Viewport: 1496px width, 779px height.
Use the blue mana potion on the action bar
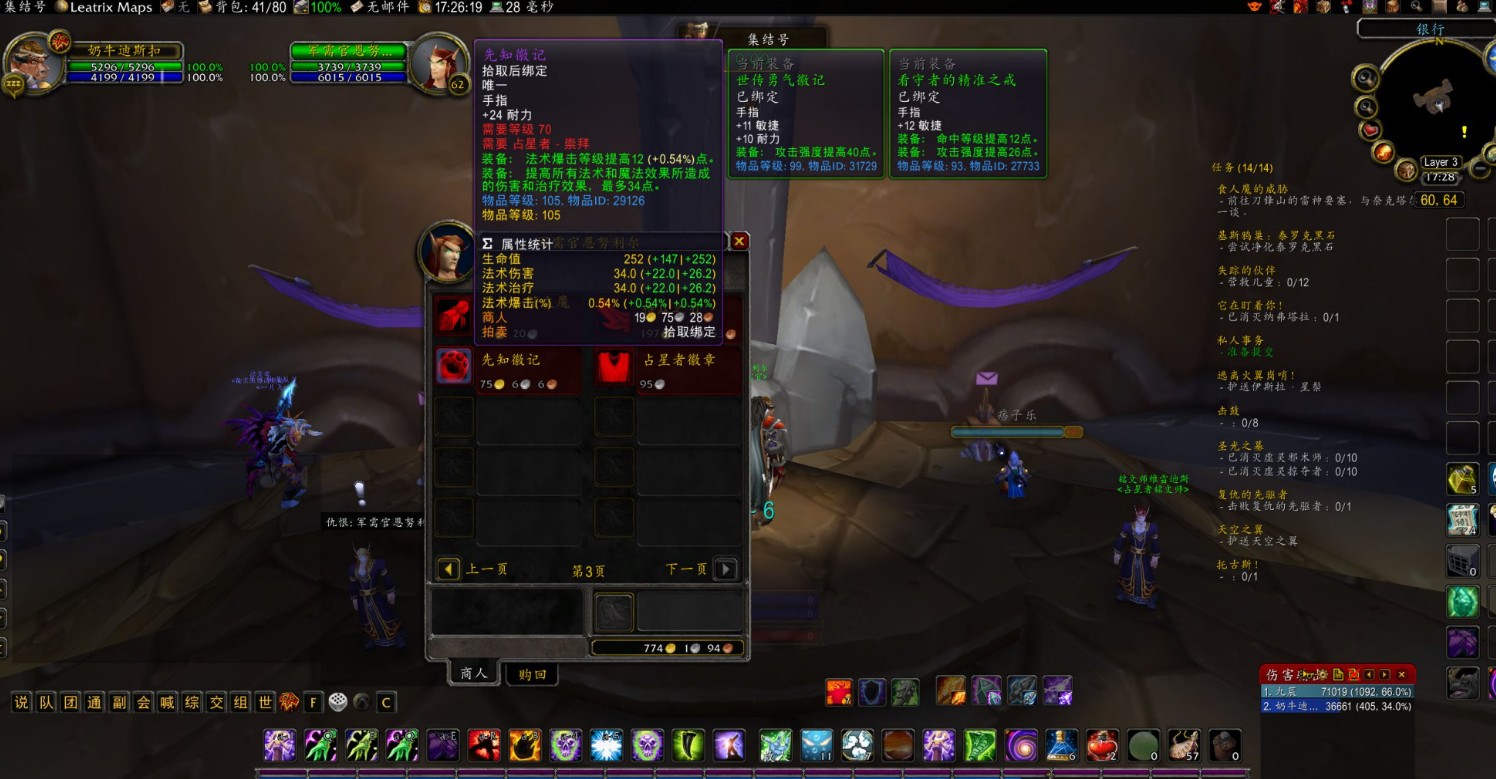click(x=1061, y=745)
